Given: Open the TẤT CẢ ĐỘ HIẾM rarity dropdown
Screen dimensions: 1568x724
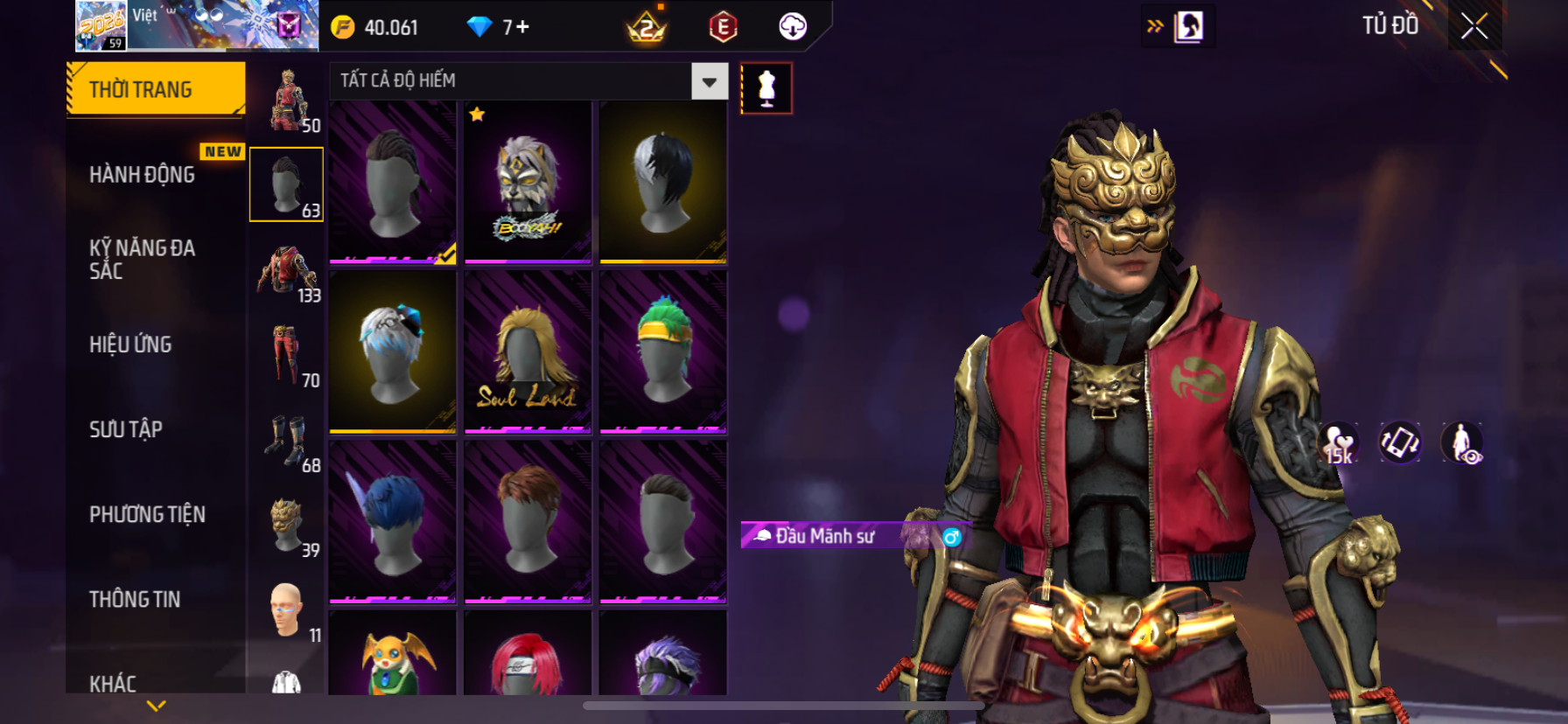Looking at the screenshot, I should pyautogui.click(x=709, y=81).
